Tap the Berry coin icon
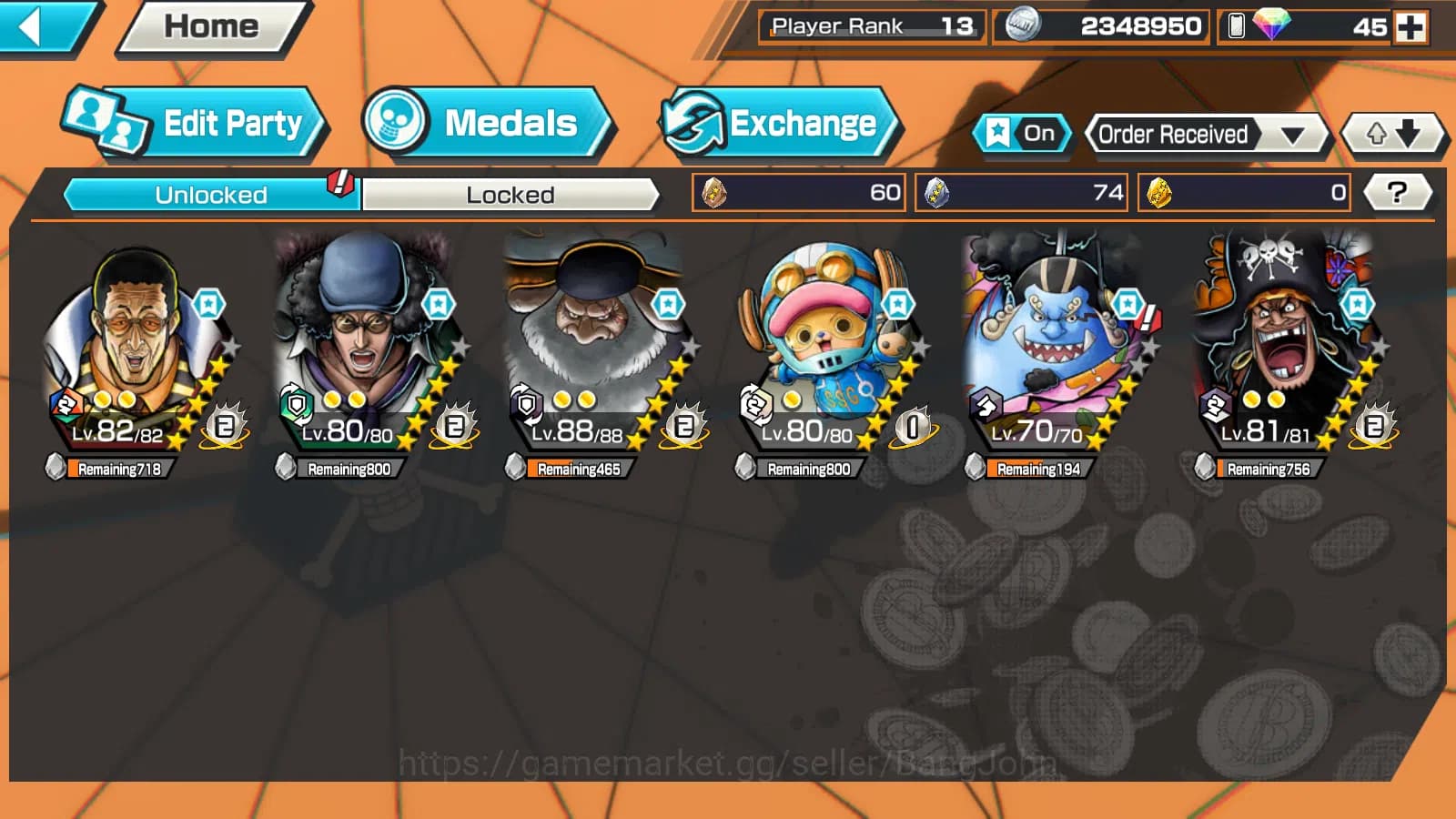 (x=1023, y=26)
